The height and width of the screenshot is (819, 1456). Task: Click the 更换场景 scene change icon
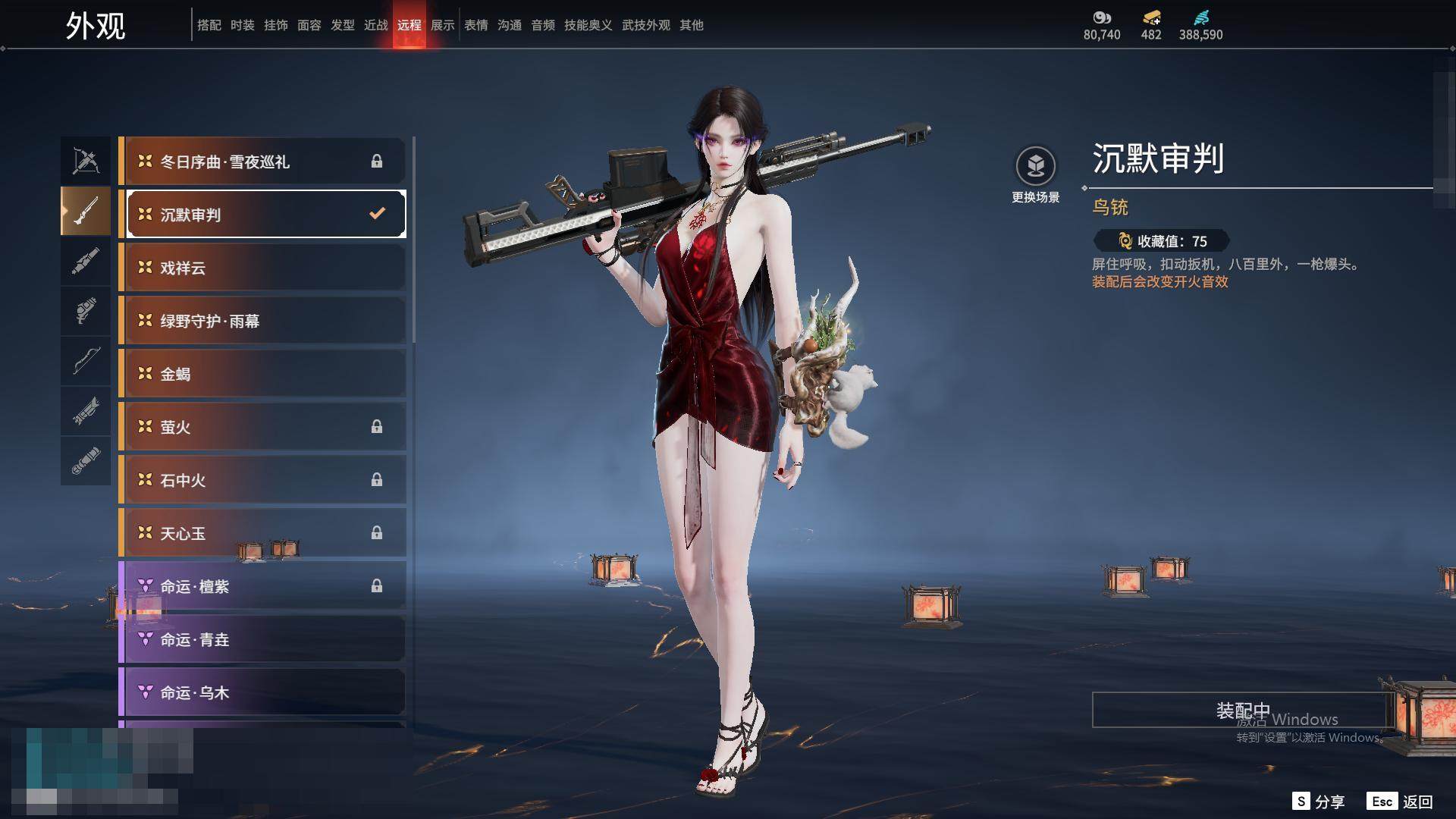(x=1035, y=166)
